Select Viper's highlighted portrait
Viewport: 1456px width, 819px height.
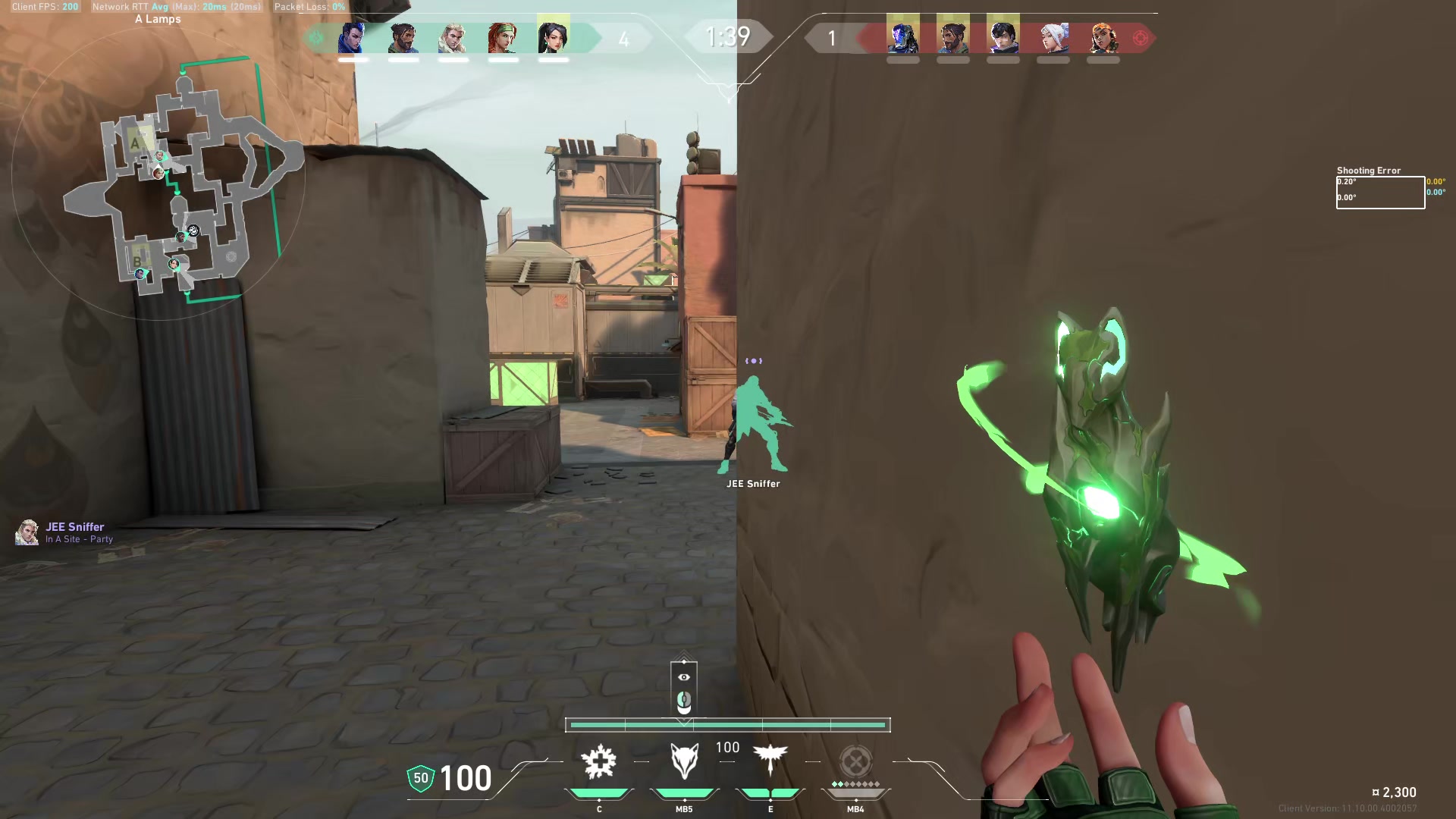[553, 36]
